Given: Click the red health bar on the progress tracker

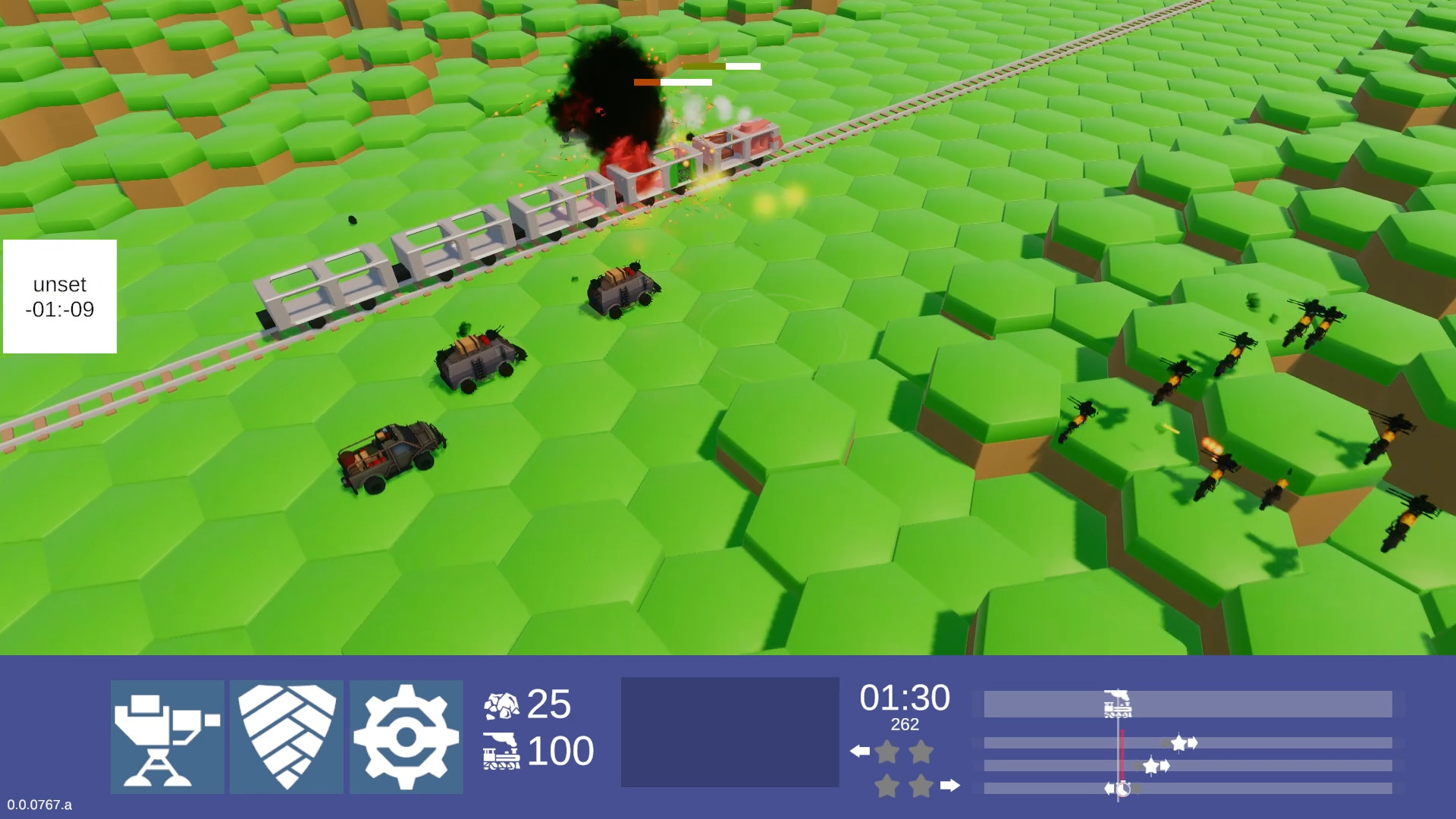Looking at the screenshot, I should pos(1122,755).
